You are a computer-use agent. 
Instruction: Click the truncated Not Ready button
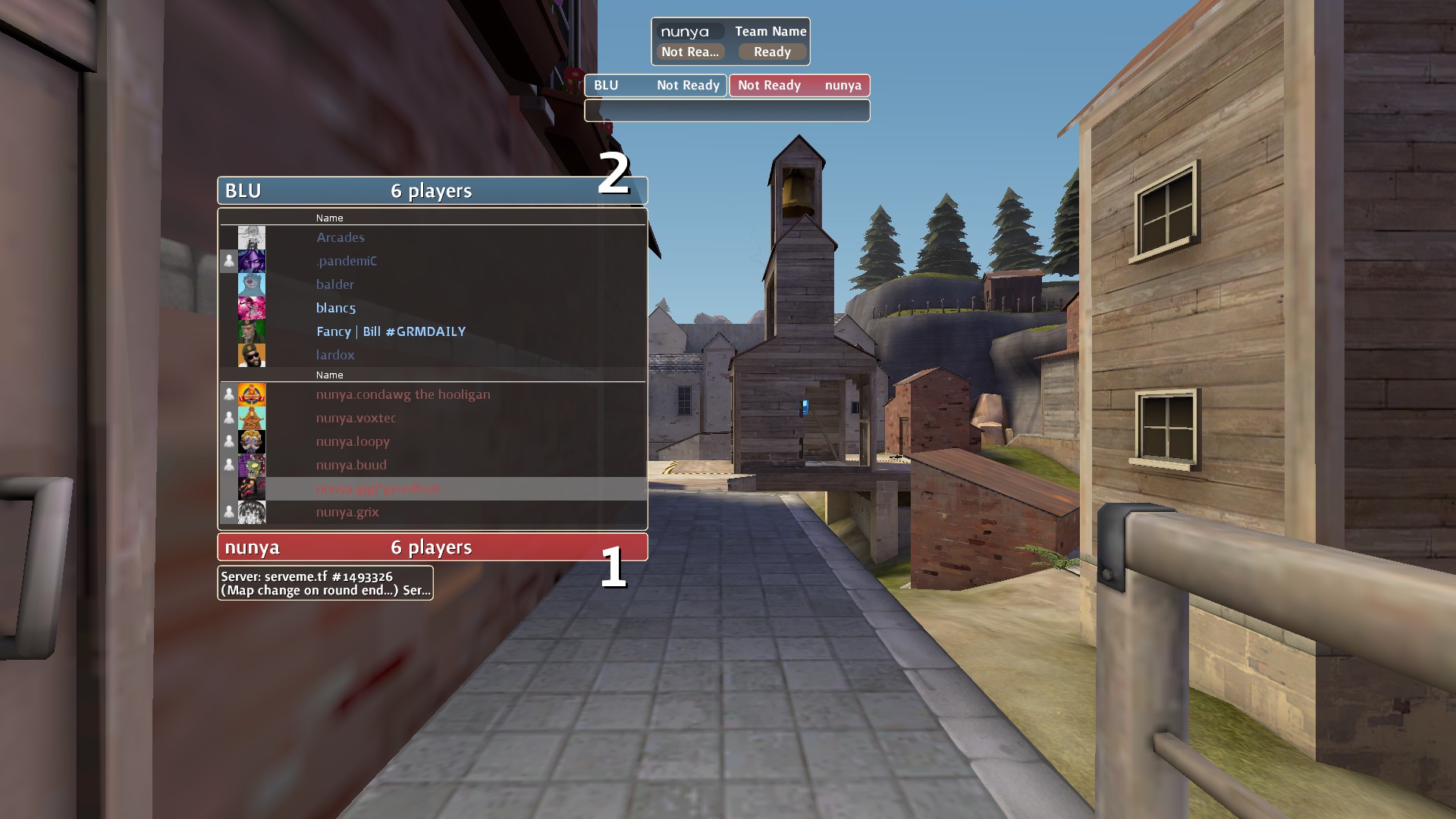tap(690, 52)
